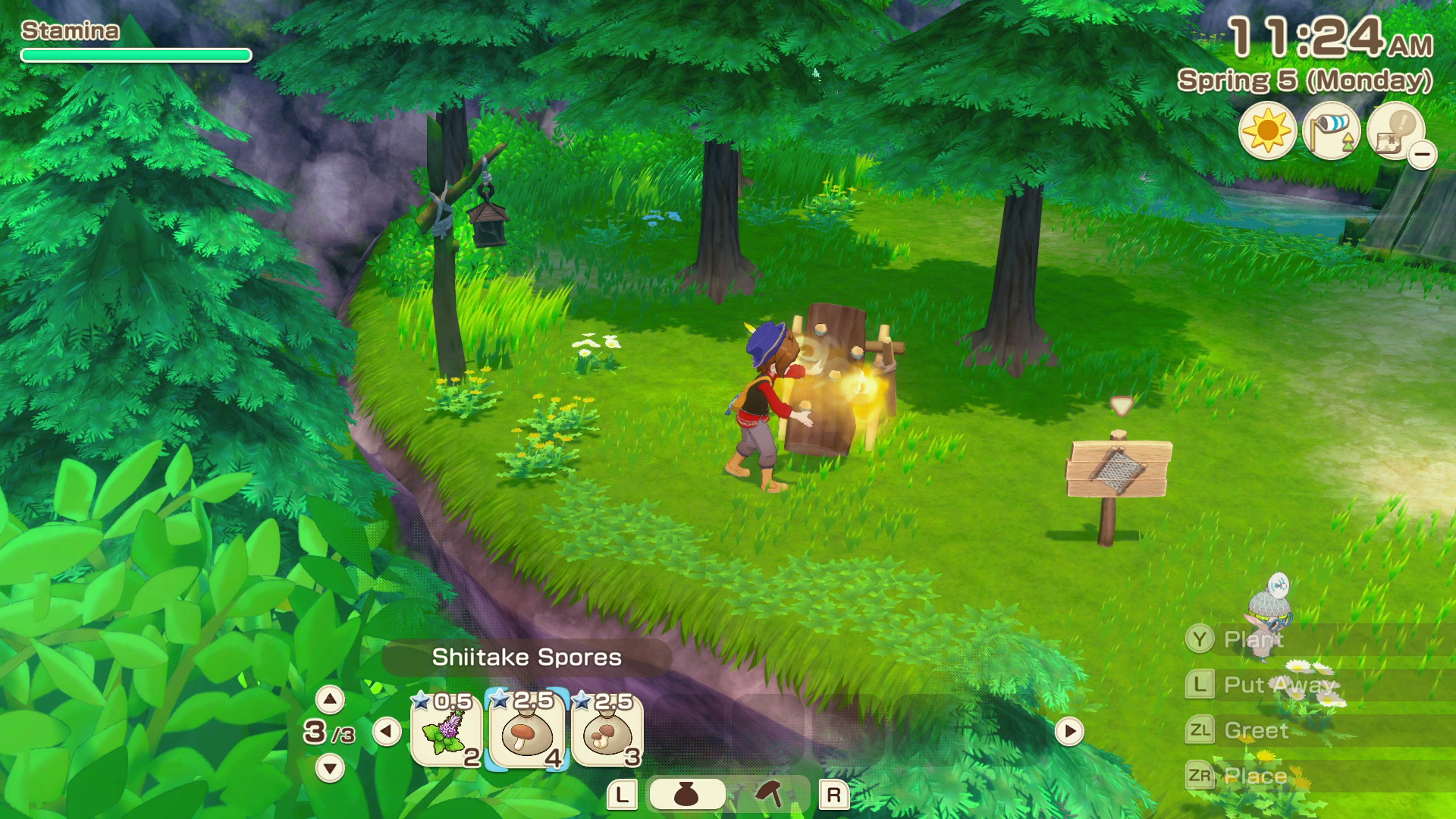Go to previous item page with up arrow
The width and height of the screenshot is (1456, 819).
coord(329,699)
